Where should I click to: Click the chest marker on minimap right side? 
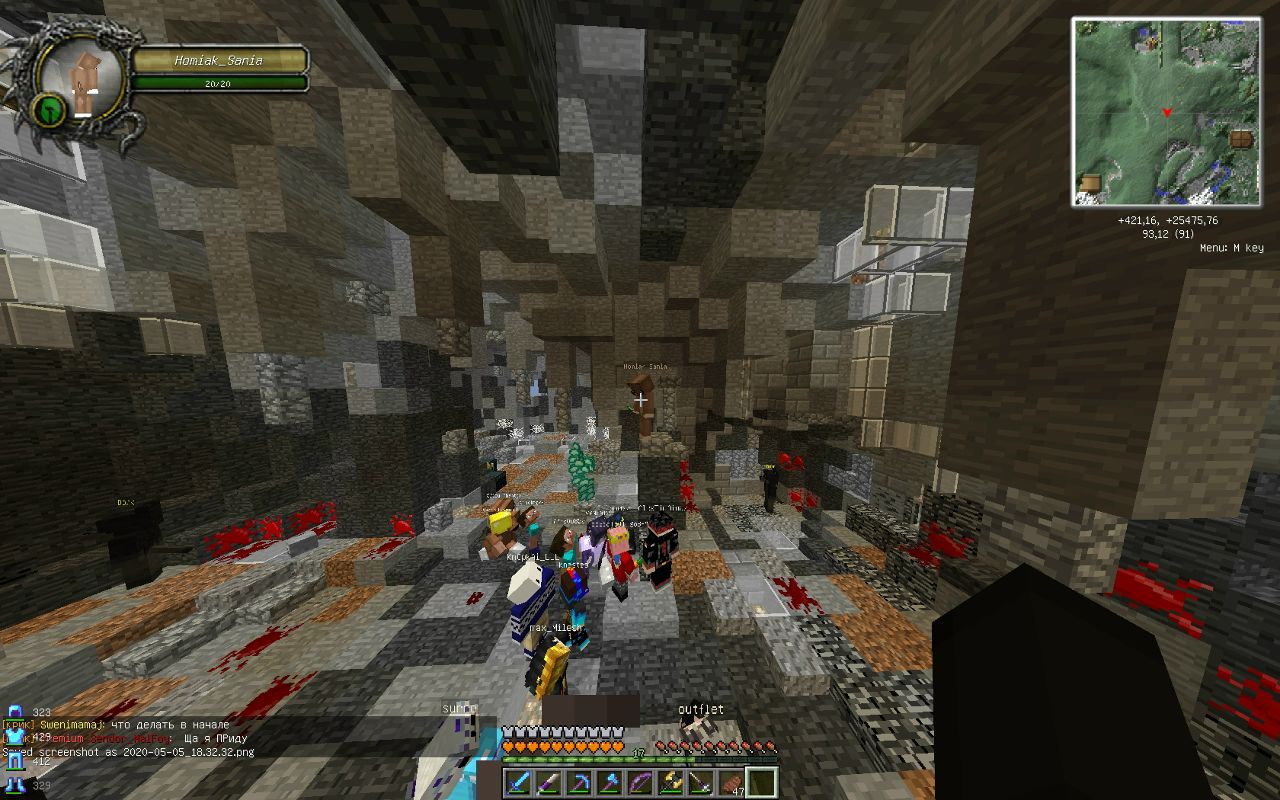click(1241, 139)
